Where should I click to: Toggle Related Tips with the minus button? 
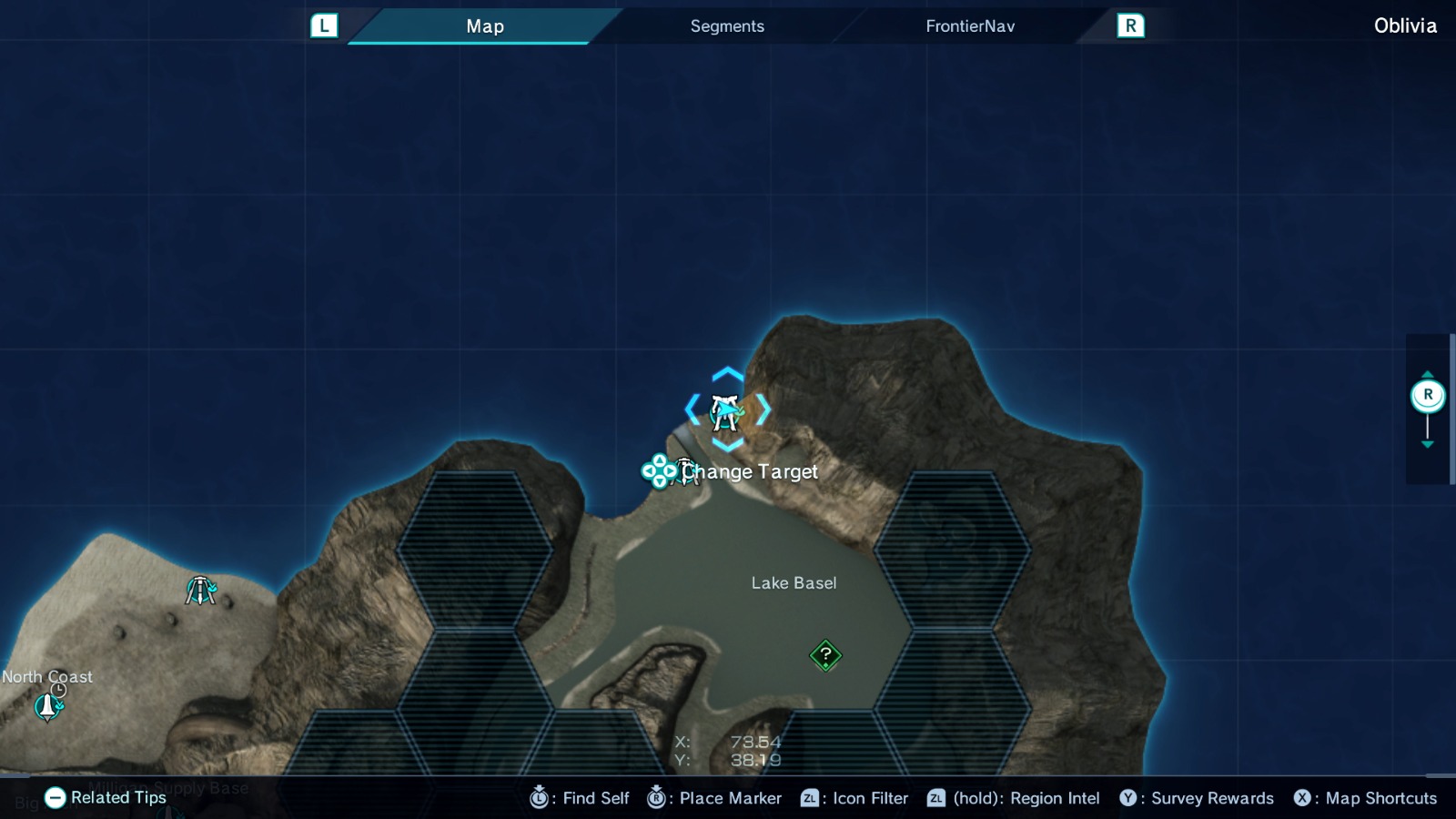pyautogui.click(x=56, y=798)
